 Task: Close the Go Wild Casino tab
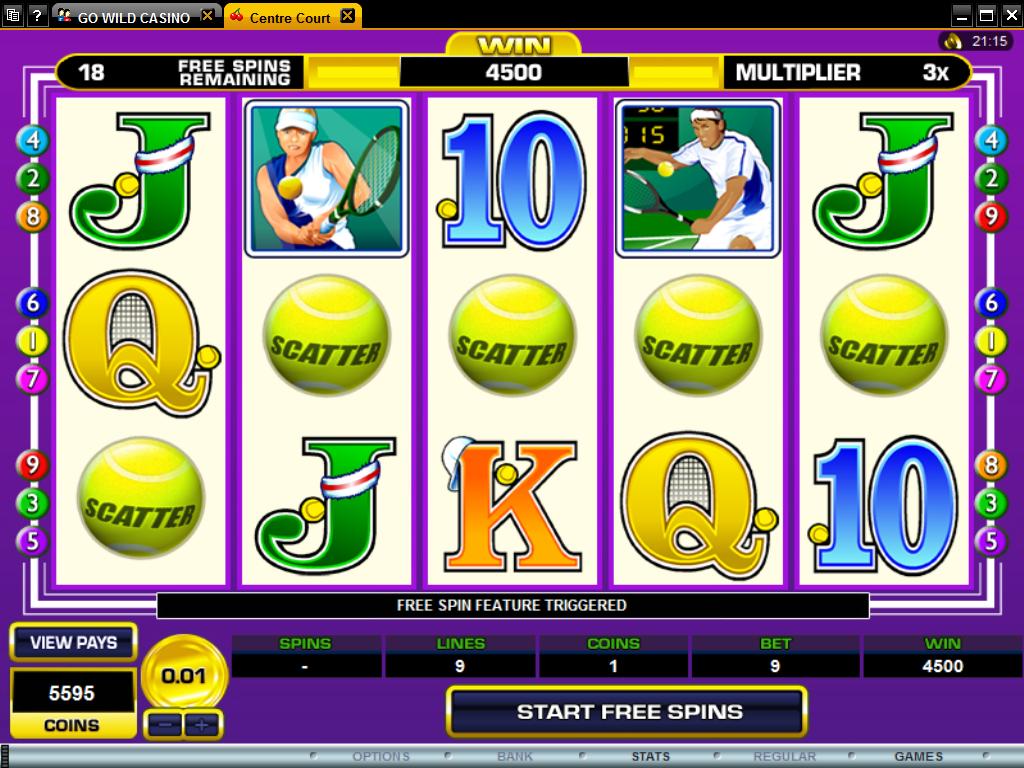pos(208,16)
